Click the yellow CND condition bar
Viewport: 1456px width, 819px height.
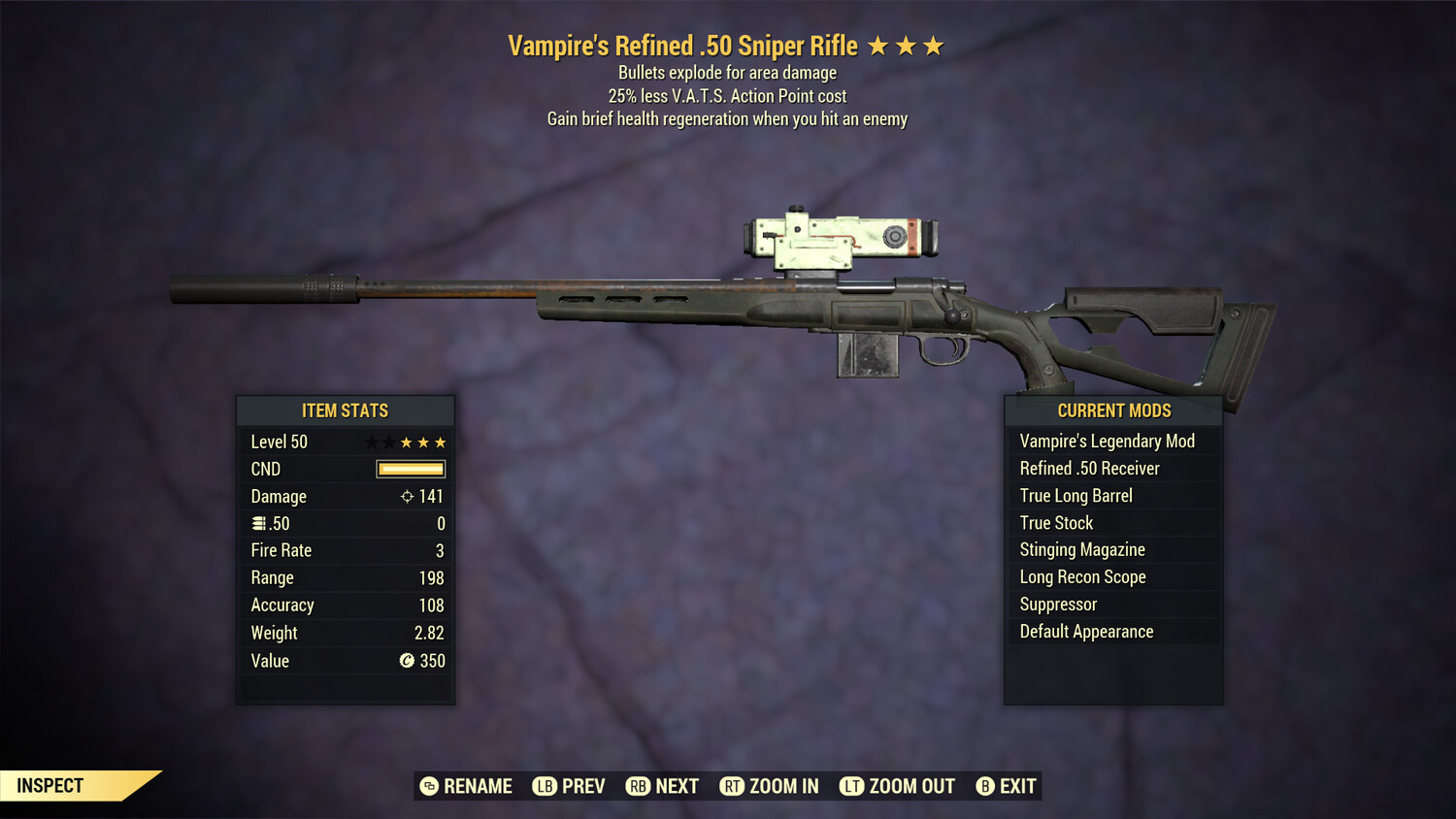tap(409, 469)
